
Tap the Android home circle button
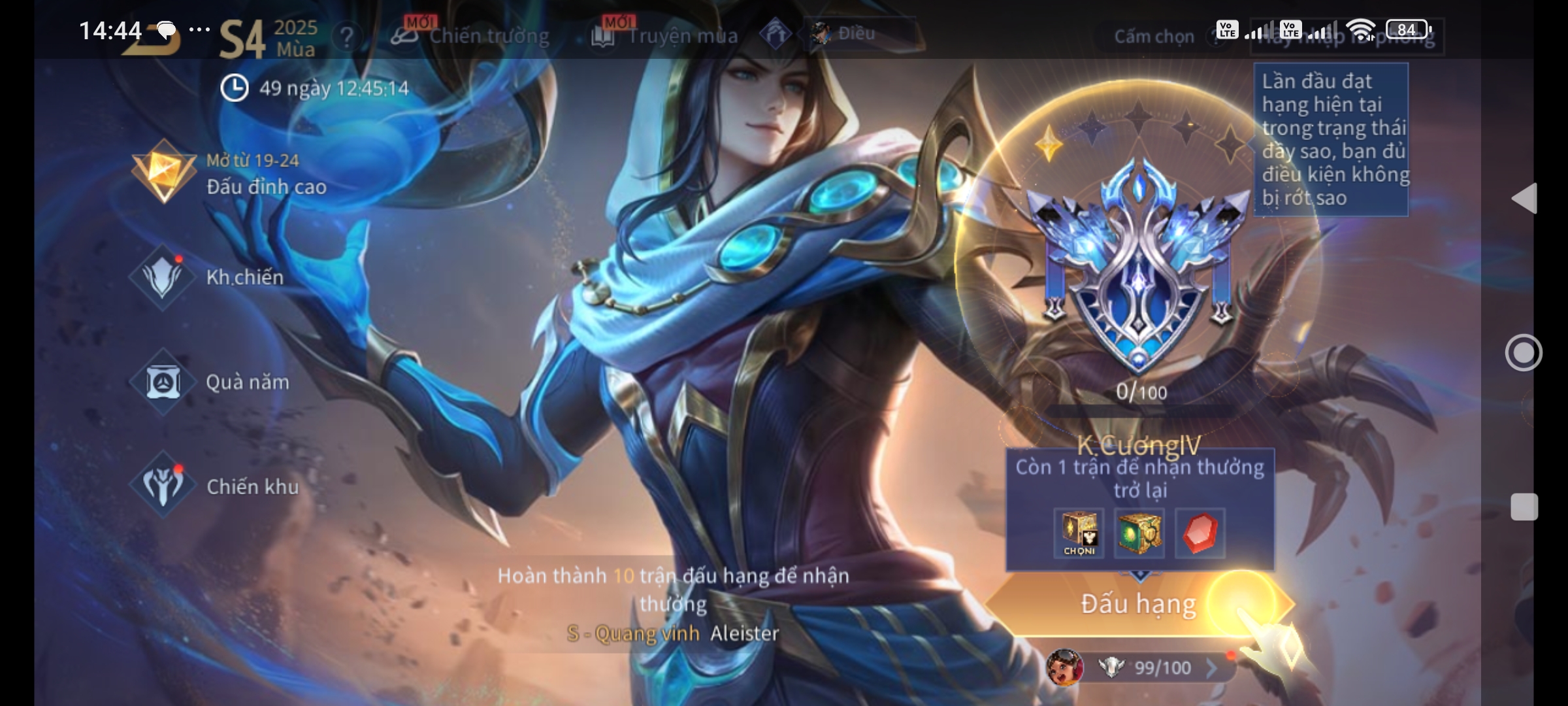point(1524,353)
